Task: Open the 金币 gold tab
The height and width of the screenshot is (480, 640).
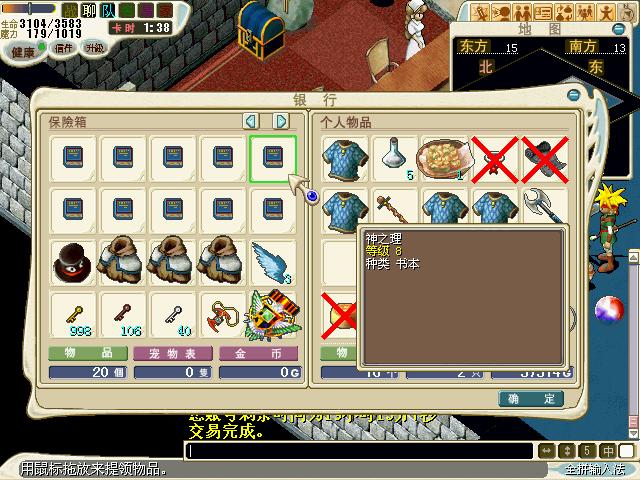Action: 259,353
